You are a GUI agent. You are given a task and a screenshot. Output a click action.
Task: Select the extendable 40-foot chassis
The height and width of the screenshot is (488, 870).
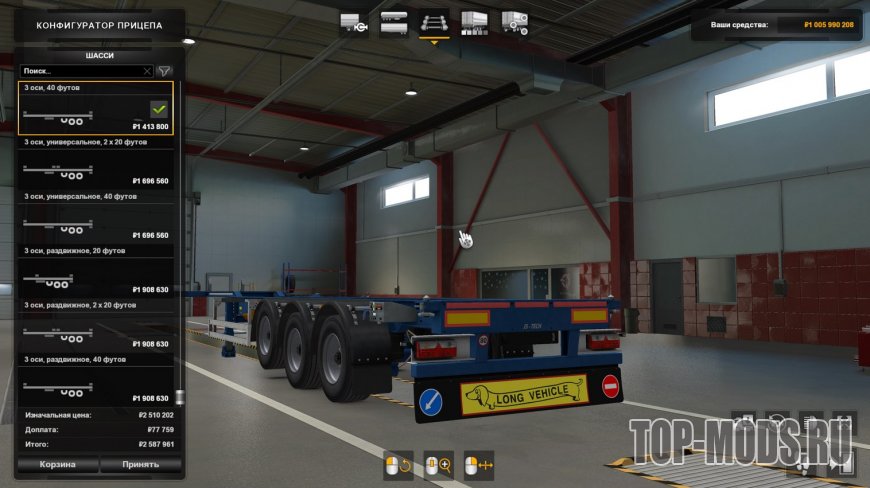[x=96, y=384]
